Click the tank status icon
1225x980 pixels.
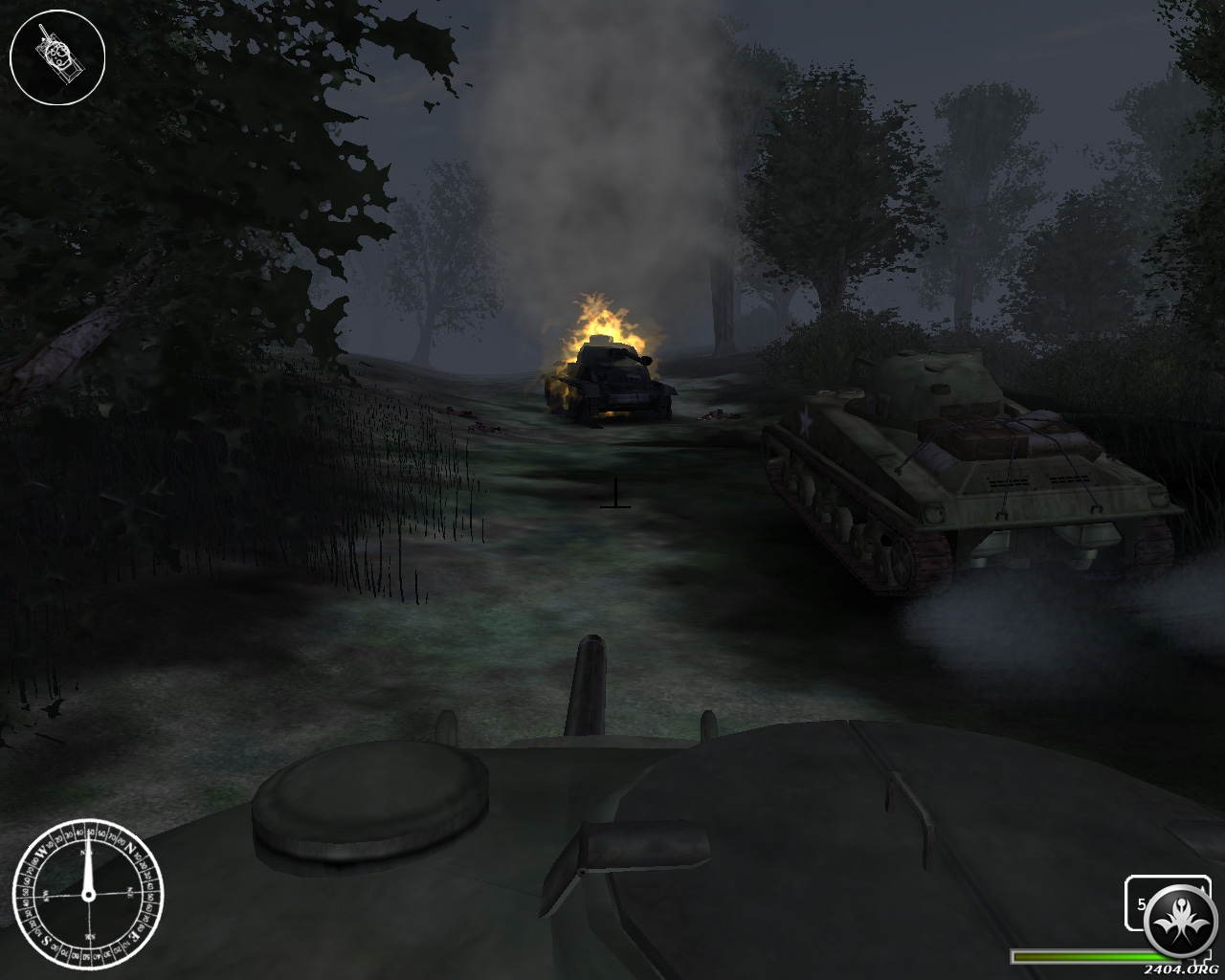point(56,57)
